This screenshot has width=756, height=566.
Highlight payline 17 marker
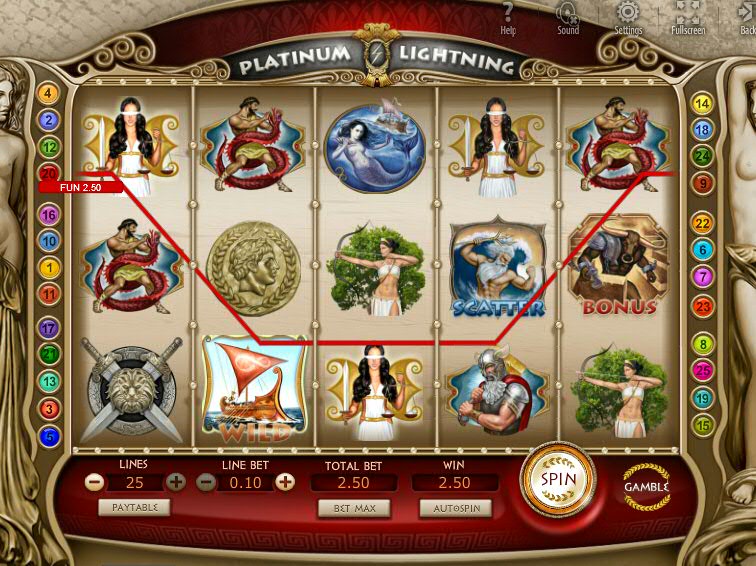pos(48,327)
